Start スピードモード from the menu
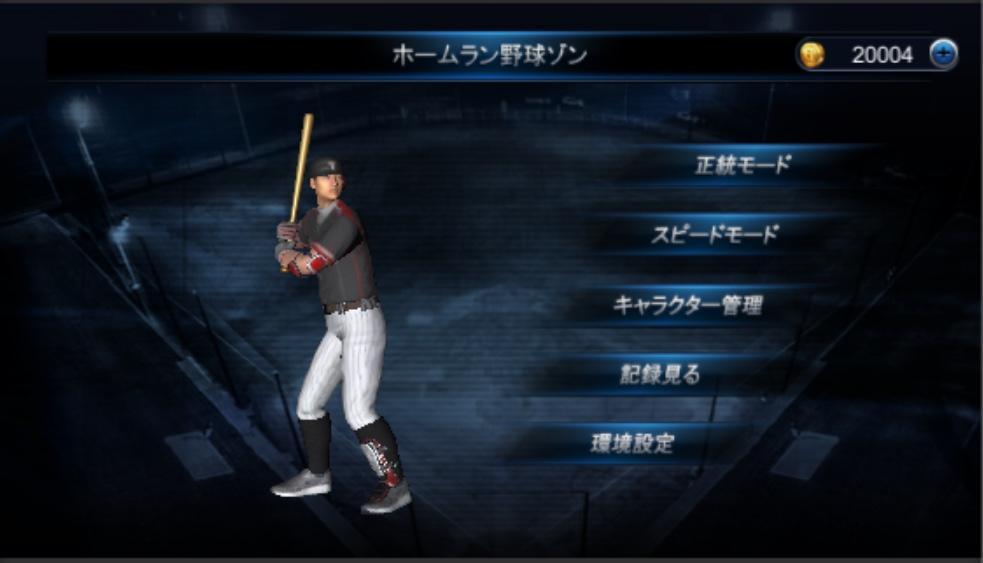The height and width of the screenshot is (563, 983). coord(714,236)
